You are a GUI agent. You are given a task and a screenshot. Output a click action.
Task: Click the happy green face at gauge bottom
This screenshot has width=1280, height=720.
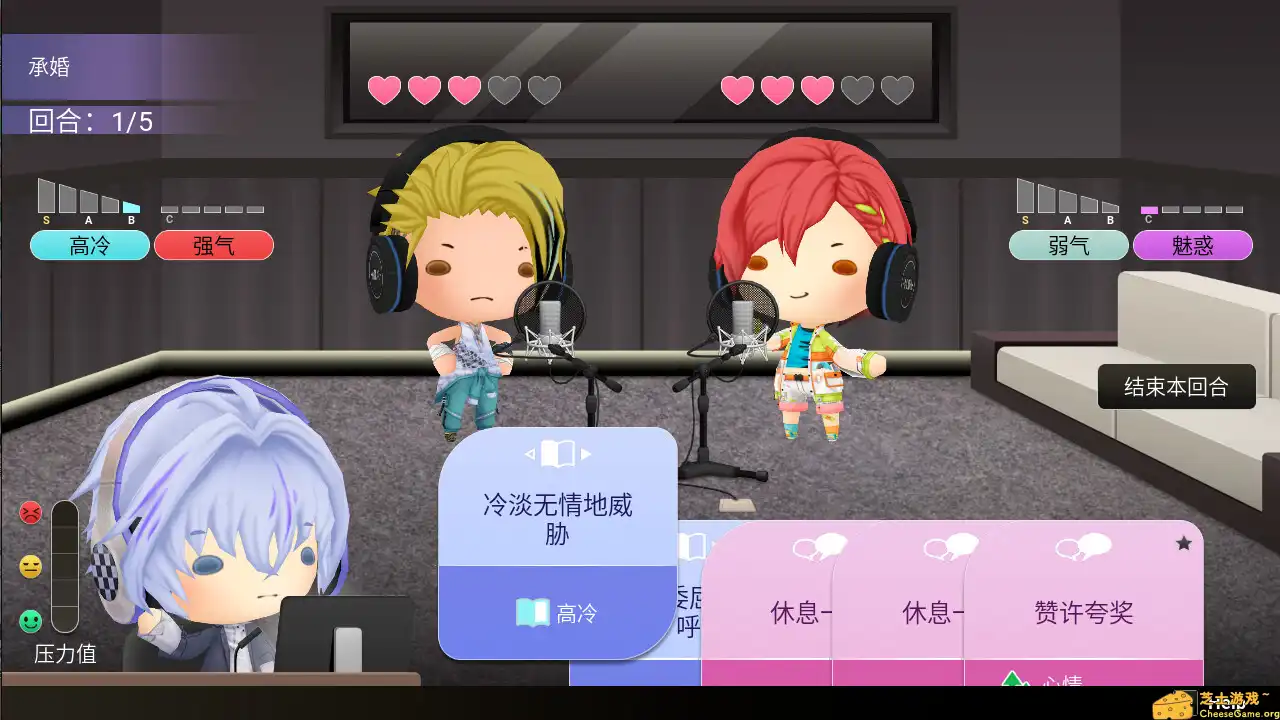(31, 617)
